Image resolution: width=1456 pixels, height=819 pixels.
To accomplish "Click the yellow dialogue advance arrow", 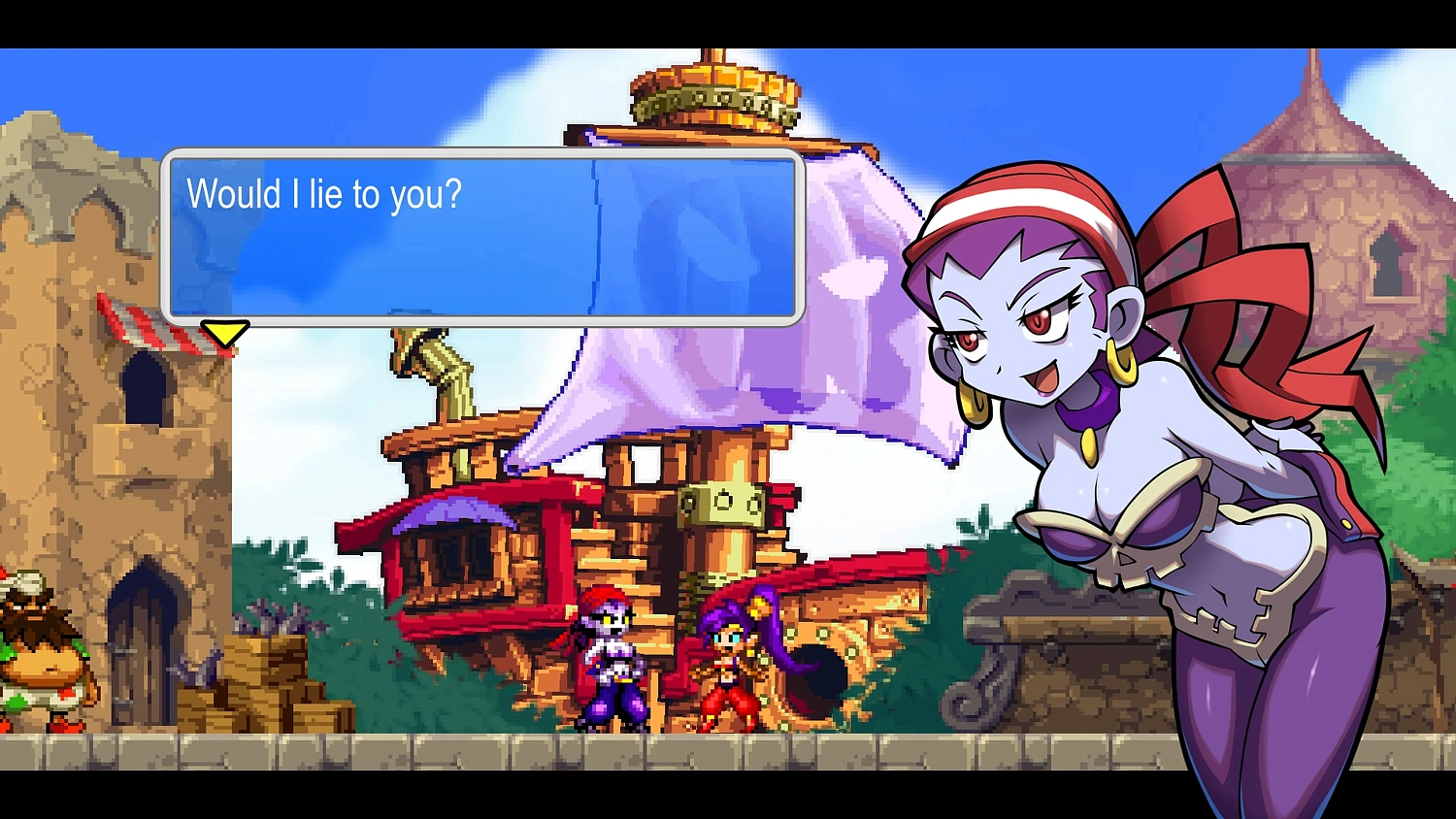I will pos(224,334).
